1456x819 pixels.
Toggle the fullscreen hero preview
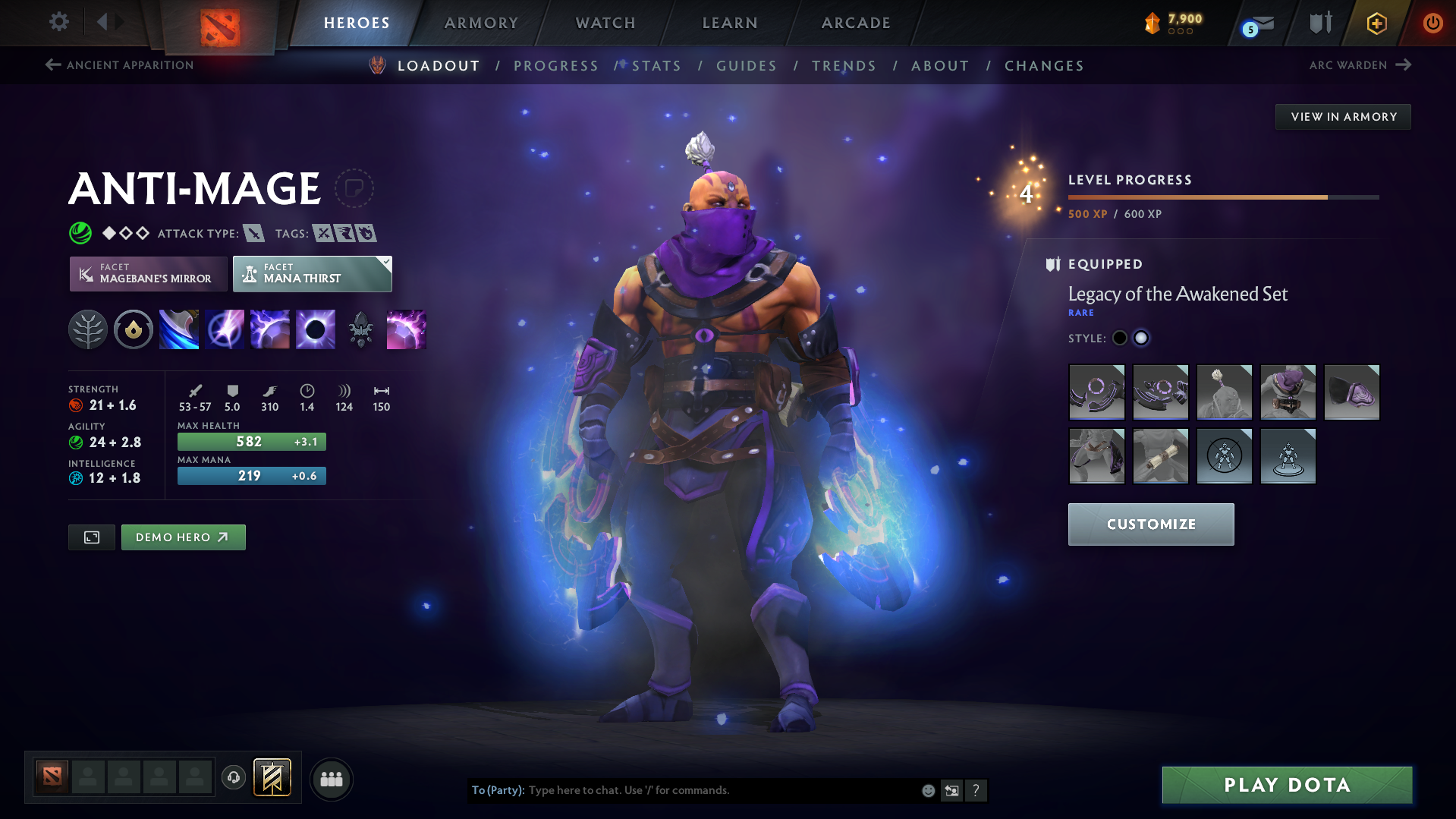[x=91, y=537]
